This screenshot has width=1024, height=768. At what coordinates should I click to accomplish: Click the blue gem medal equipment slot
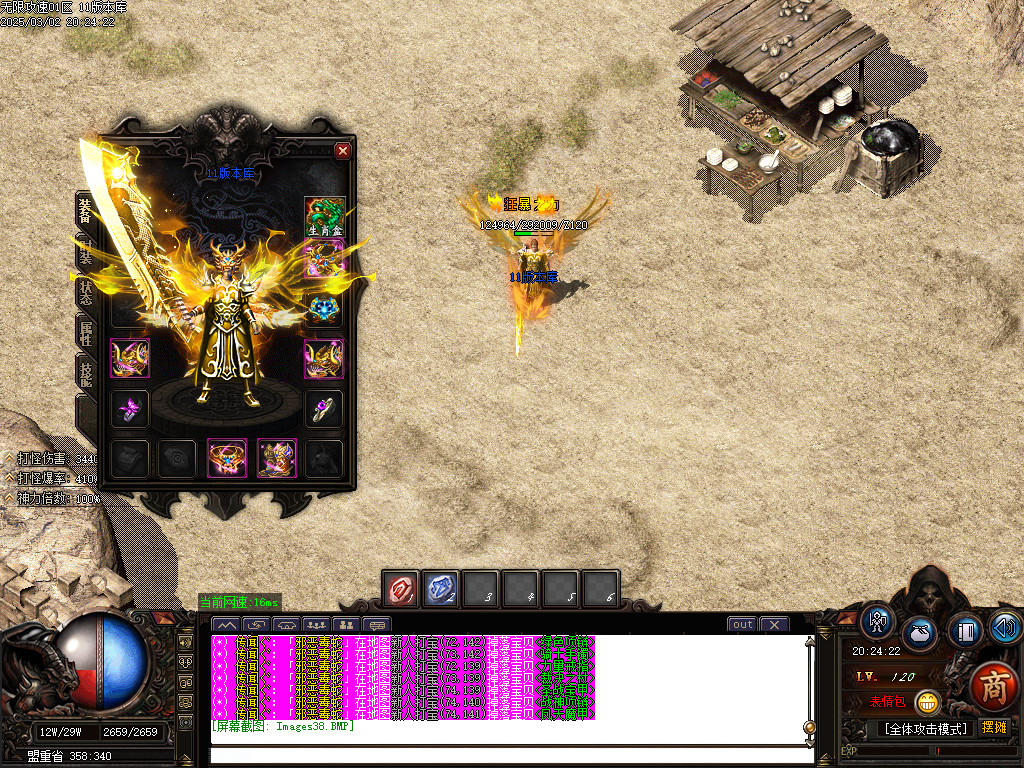point(324,308)
